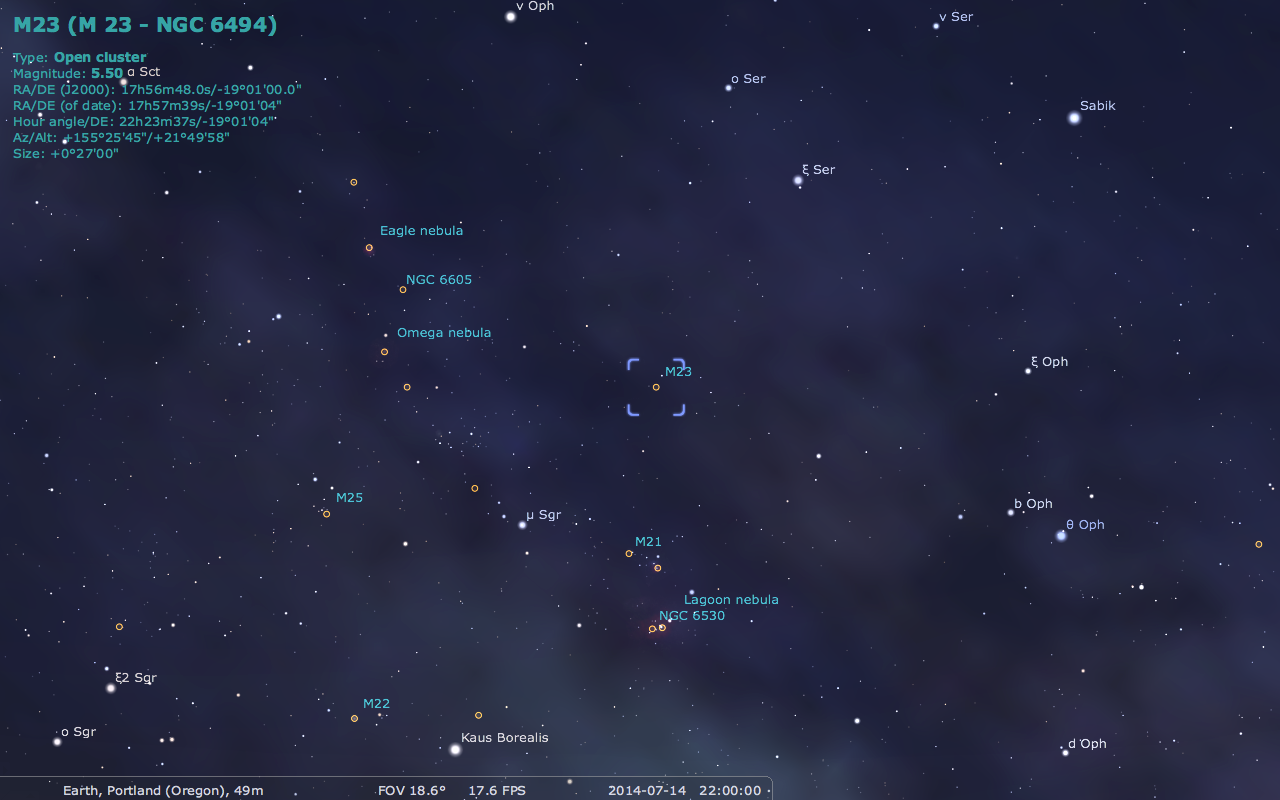The image size is (1280, 800).
Task: Click the Xi2 Sgr star label
Action: click(x=135, y=677)
